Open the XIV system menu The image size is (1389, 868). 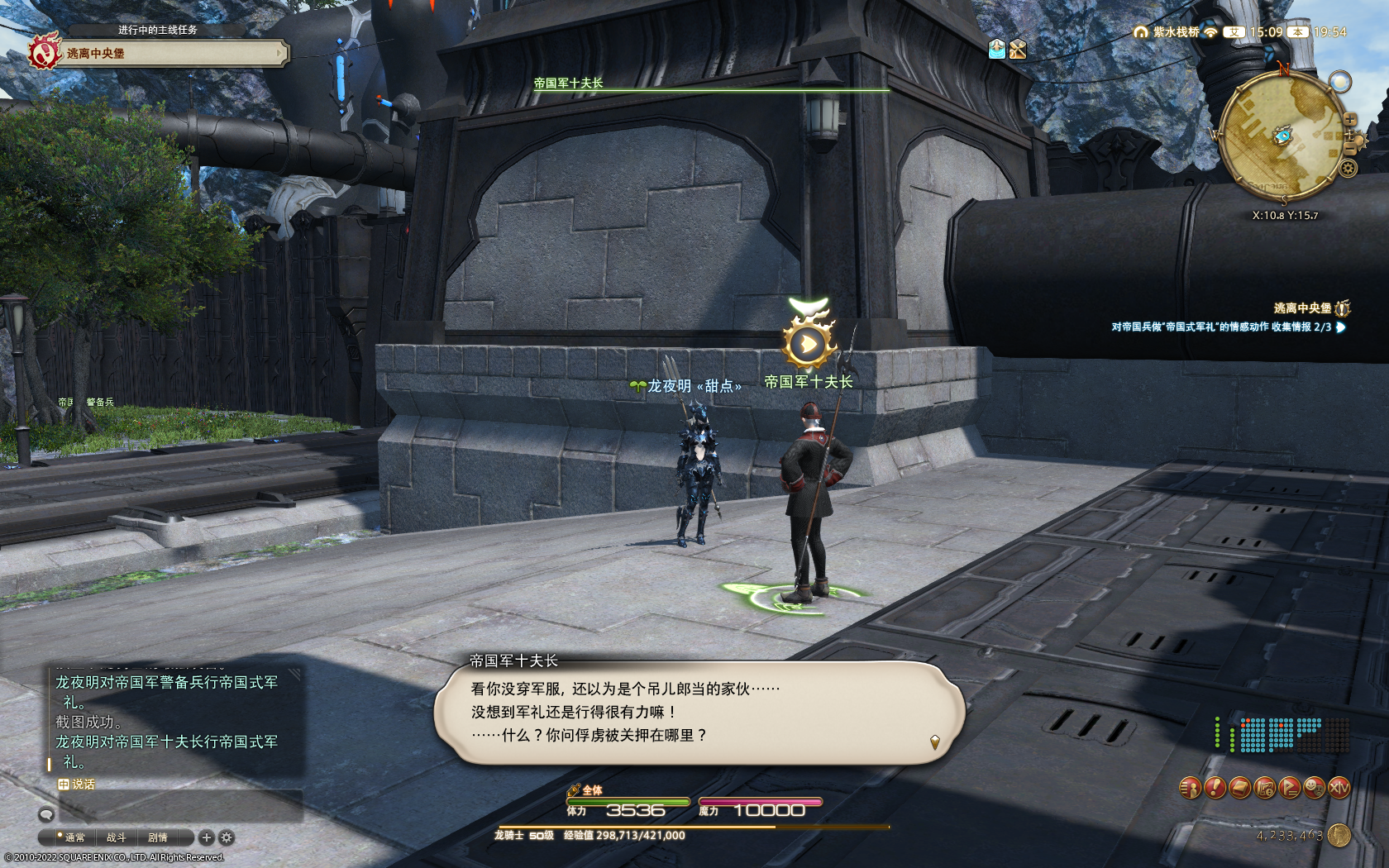coord(1339,788)
